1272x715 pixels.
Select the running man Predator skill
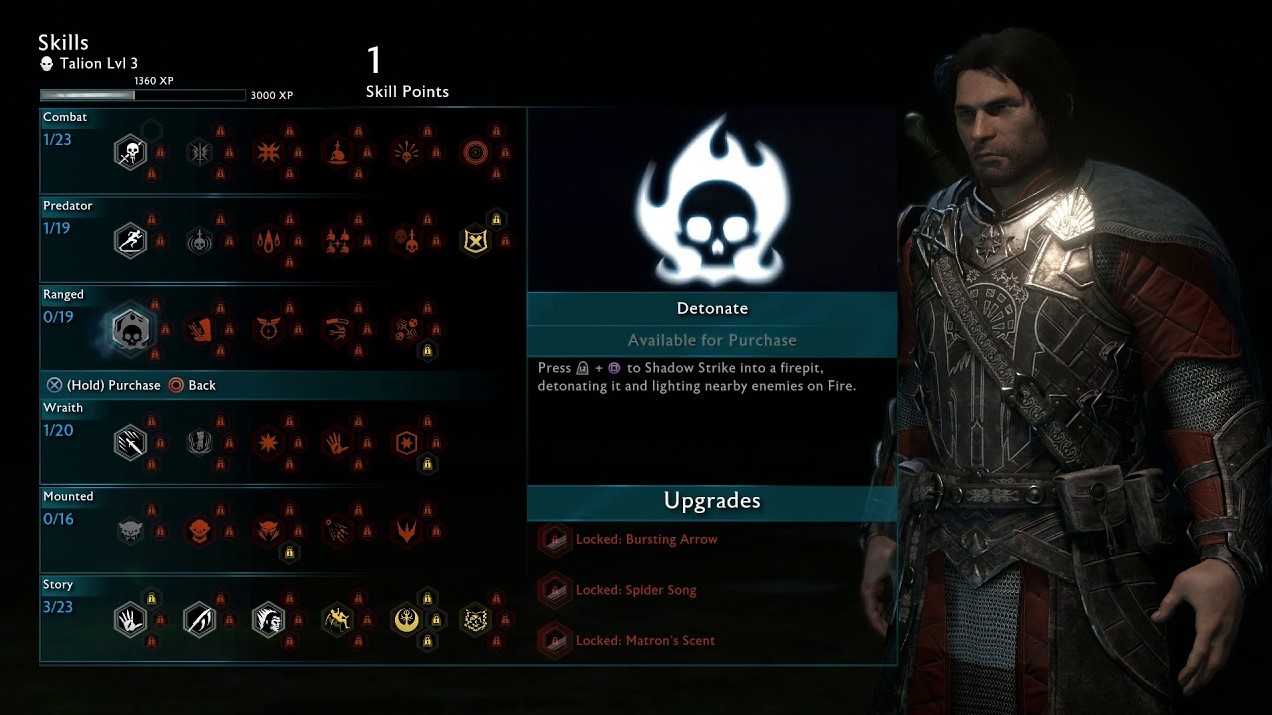tap(130, 241)
